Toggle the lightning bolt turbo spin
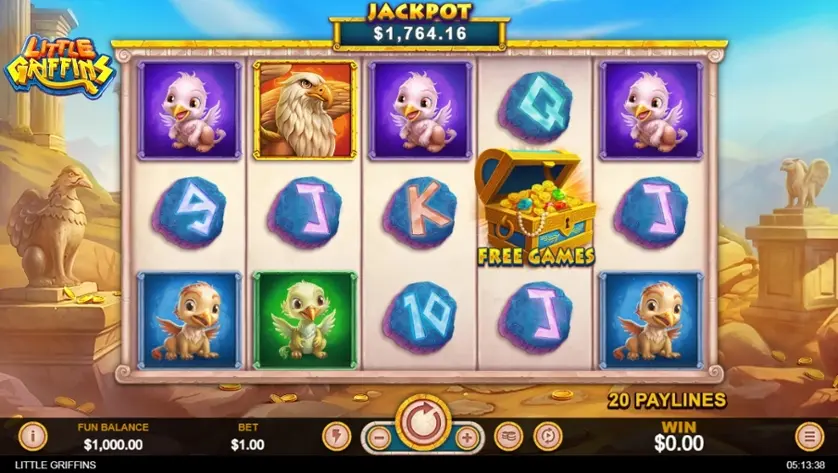 (x=336, y=436)
